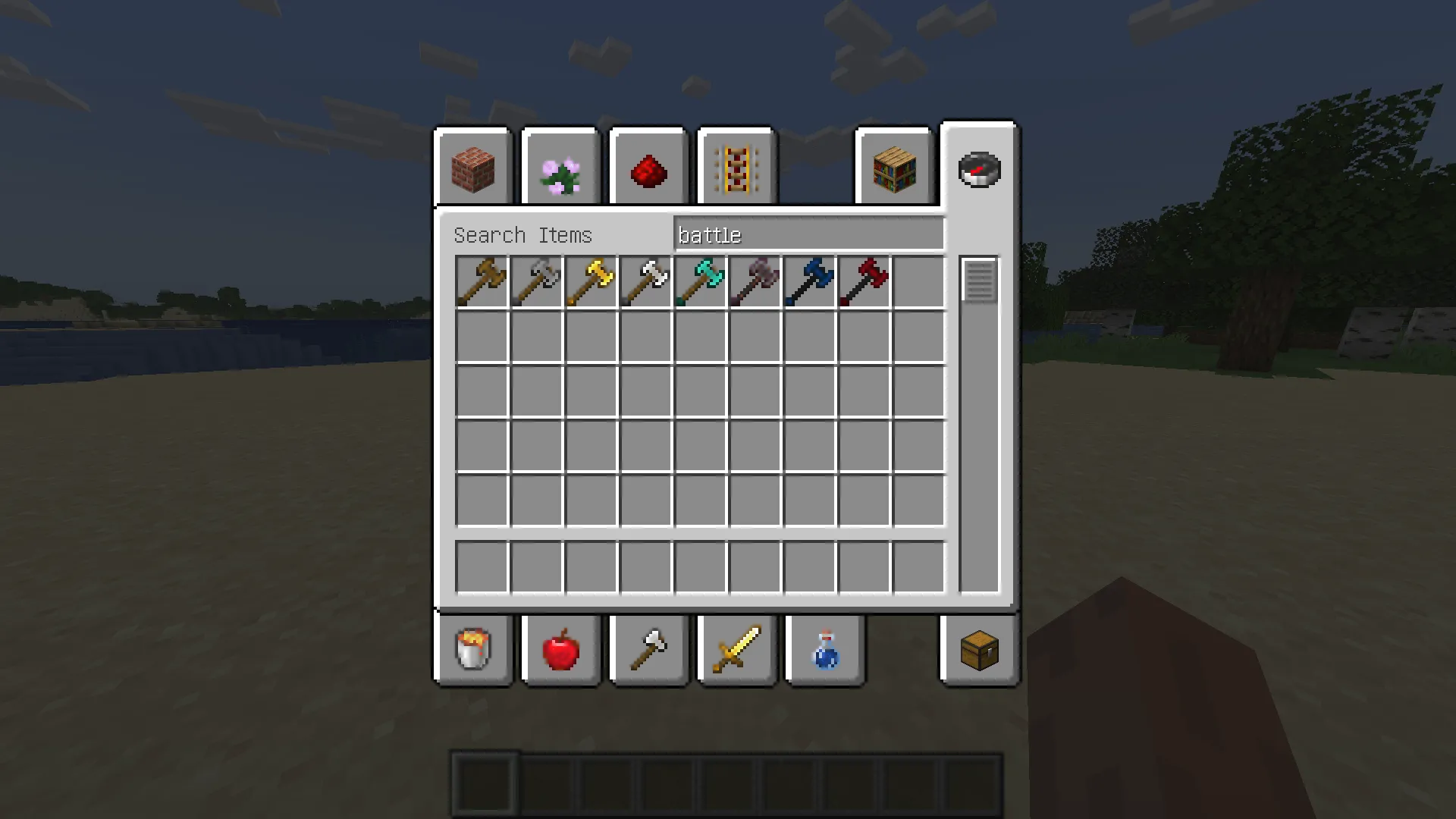Open the compass Search Items tab
Viewport: 1456px width, 819px height.
coord(978,168)
